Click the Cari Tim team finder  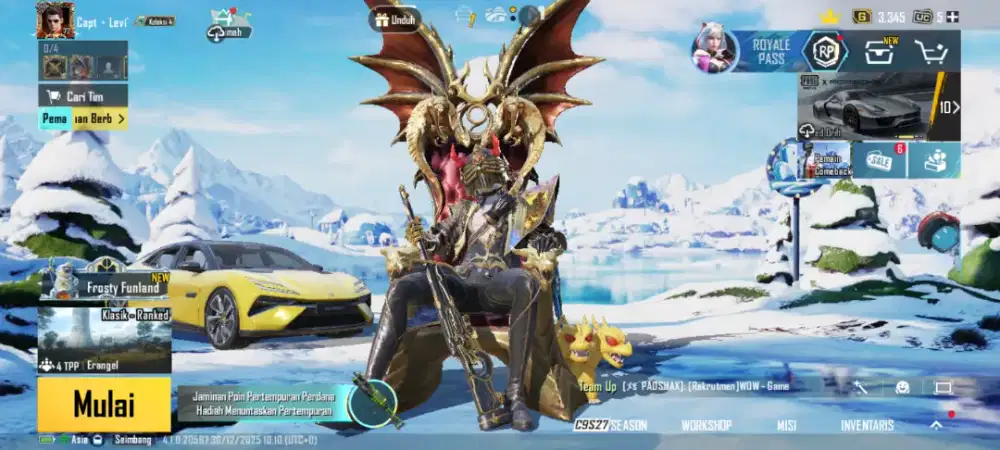click(x=83, y=95)
